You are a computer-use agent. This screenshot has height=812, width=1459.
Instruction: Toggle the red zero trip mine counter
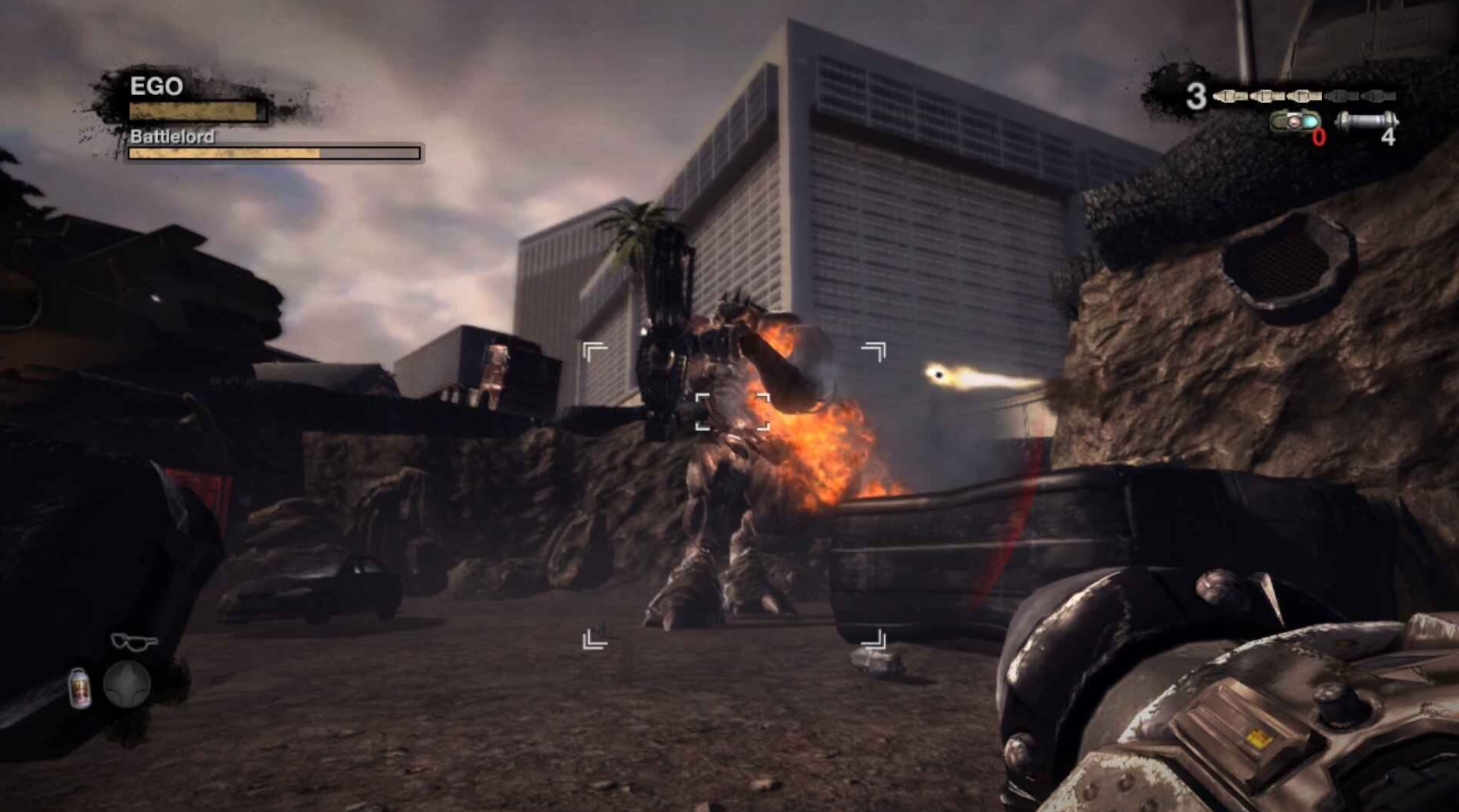(x=1318, y=137)
